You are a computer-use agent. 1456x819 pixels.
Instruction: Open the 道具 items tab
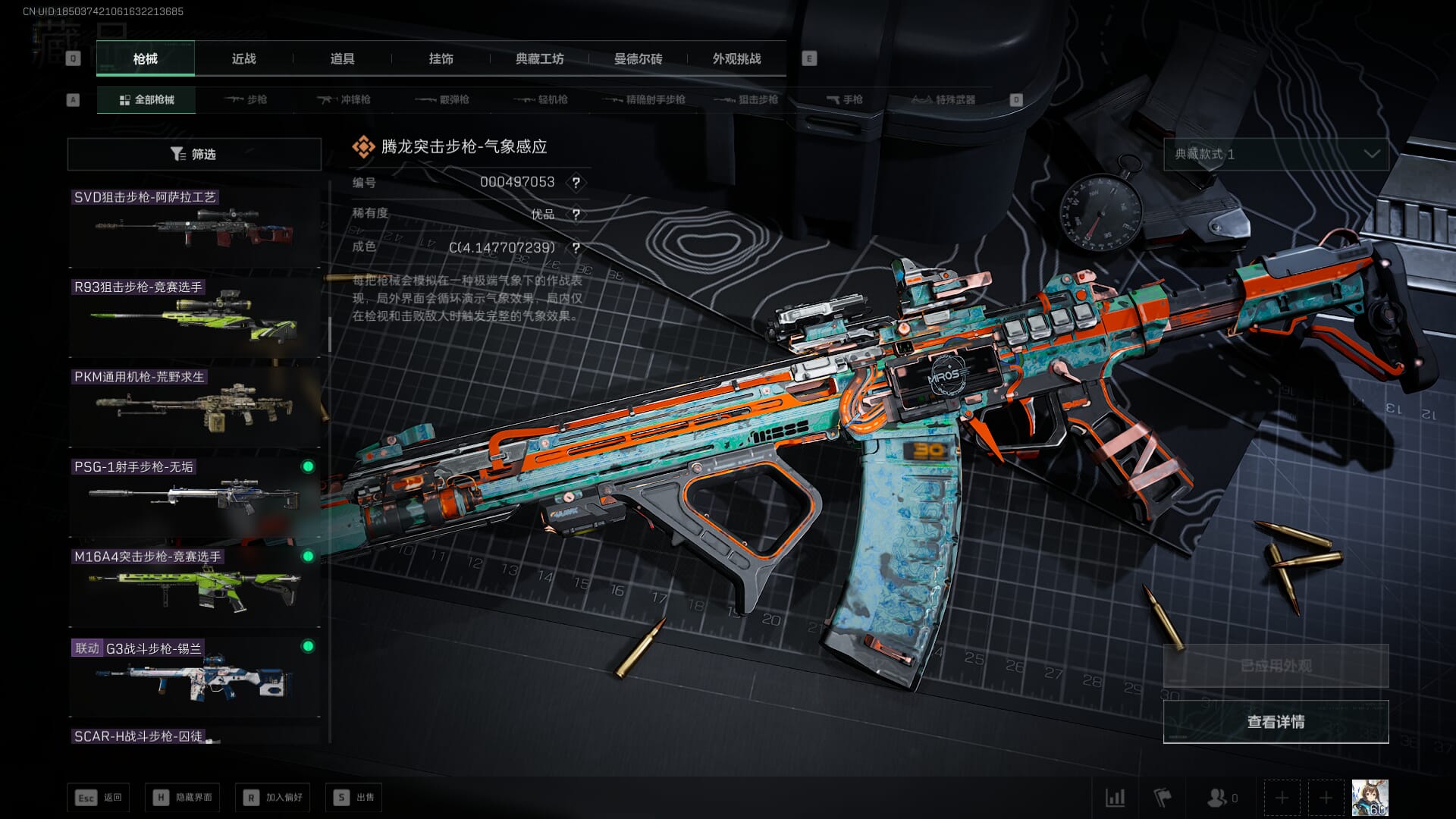pos(342,59)
